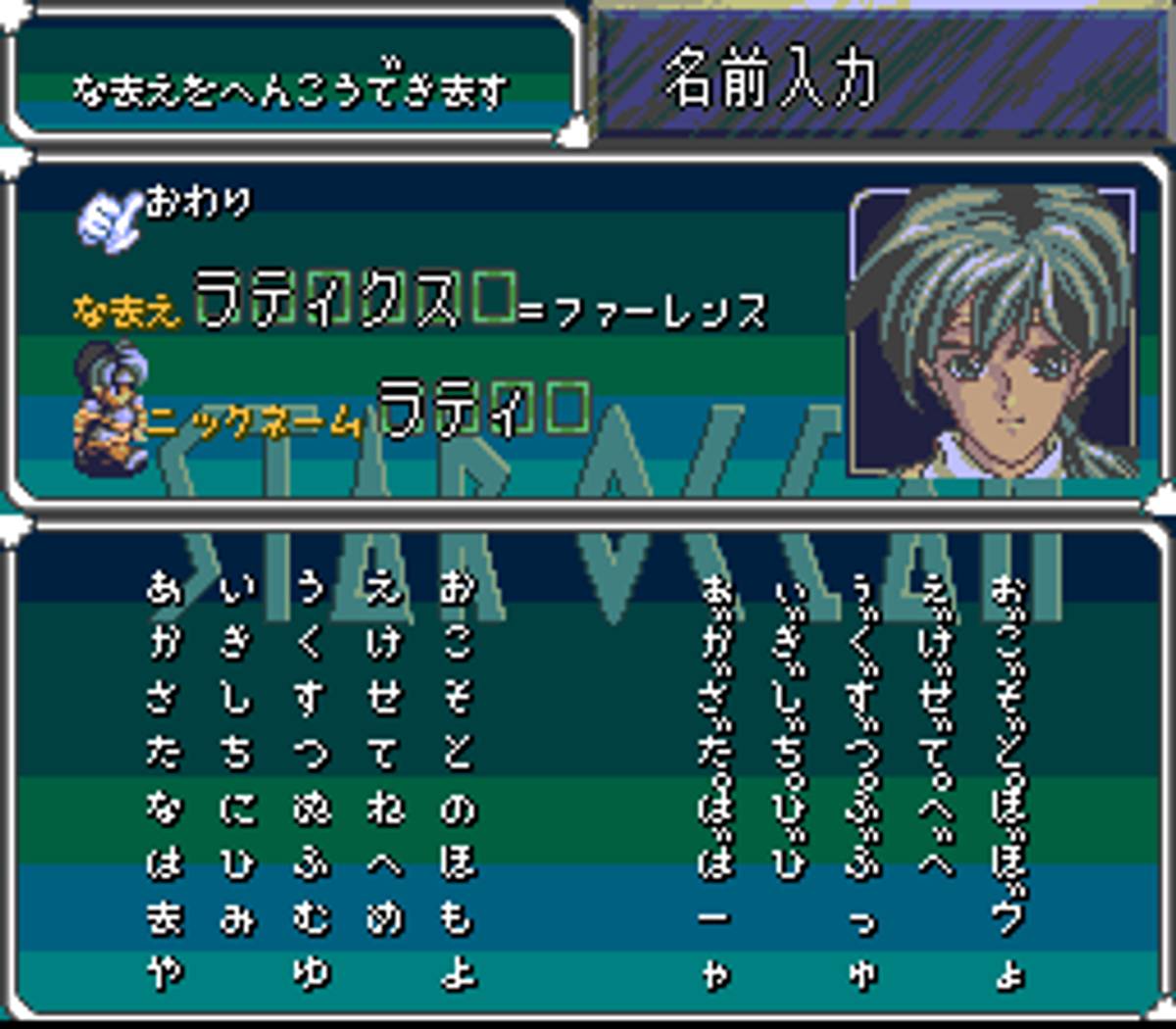Choose the hiragana や character
Viewport: 1176px width, 1029px height.
(x=164, y=974)
